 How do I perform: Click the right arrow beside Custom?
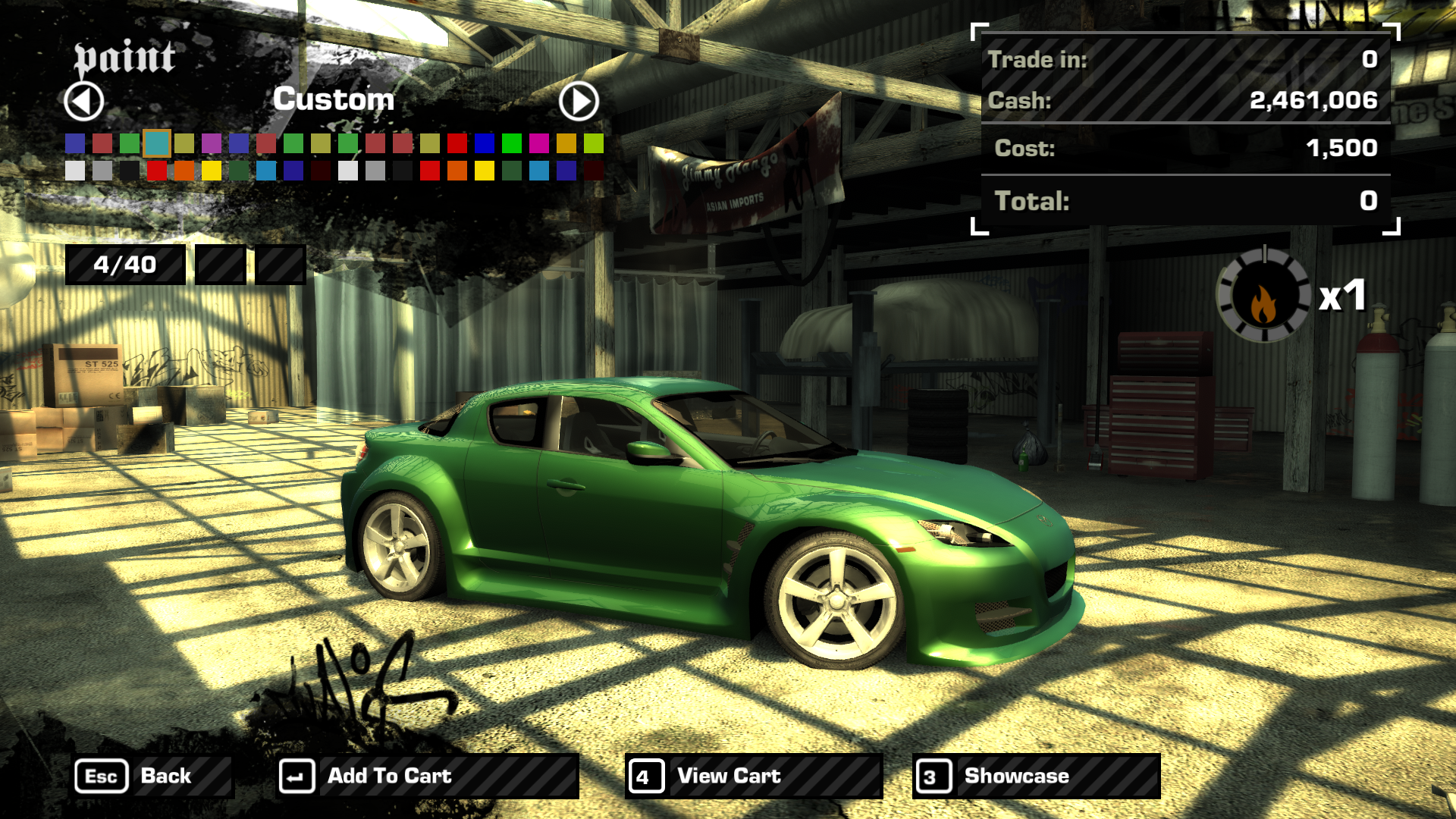(579, 101)
